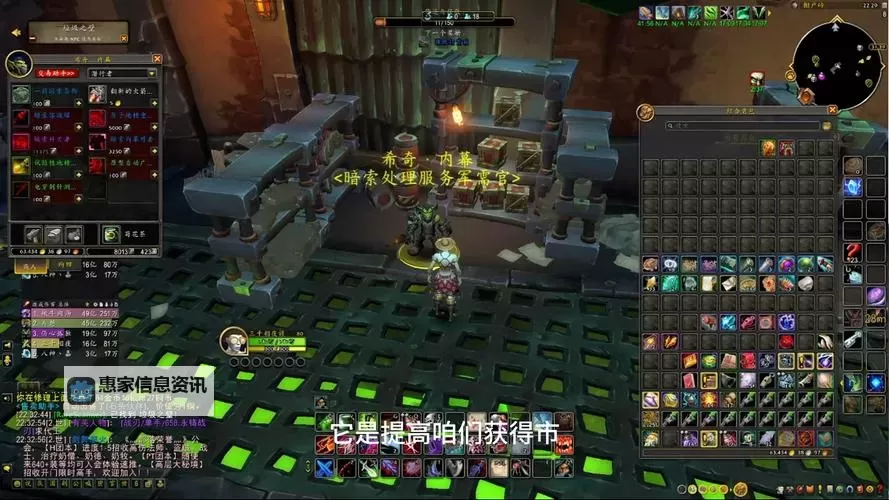Click the merchant's goblin portrait
Screen dimensions: 889x500
pyautogui.click(x=19, y=63)
